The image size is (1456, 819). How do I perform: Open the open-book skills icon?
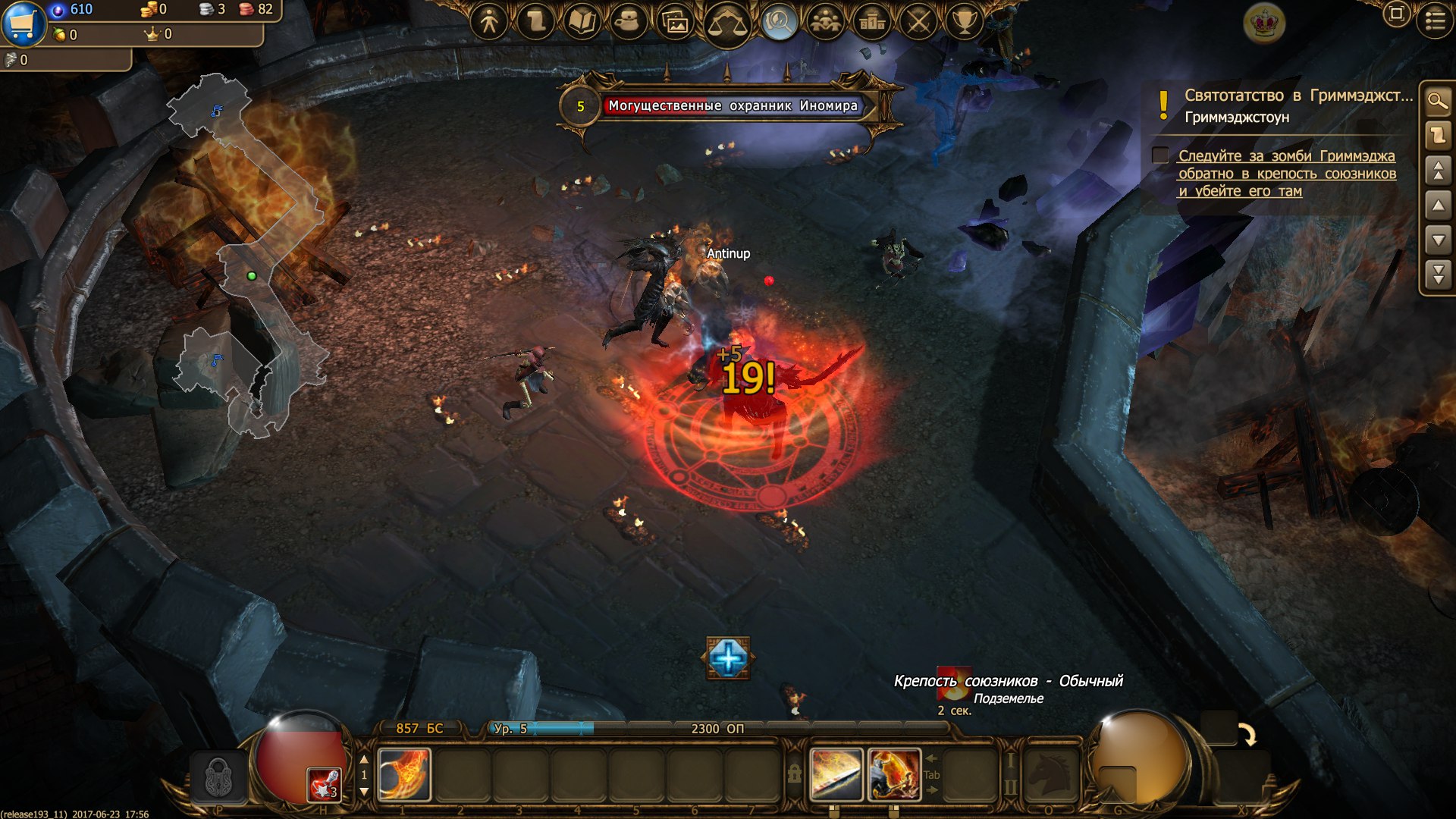coord(582,22)
